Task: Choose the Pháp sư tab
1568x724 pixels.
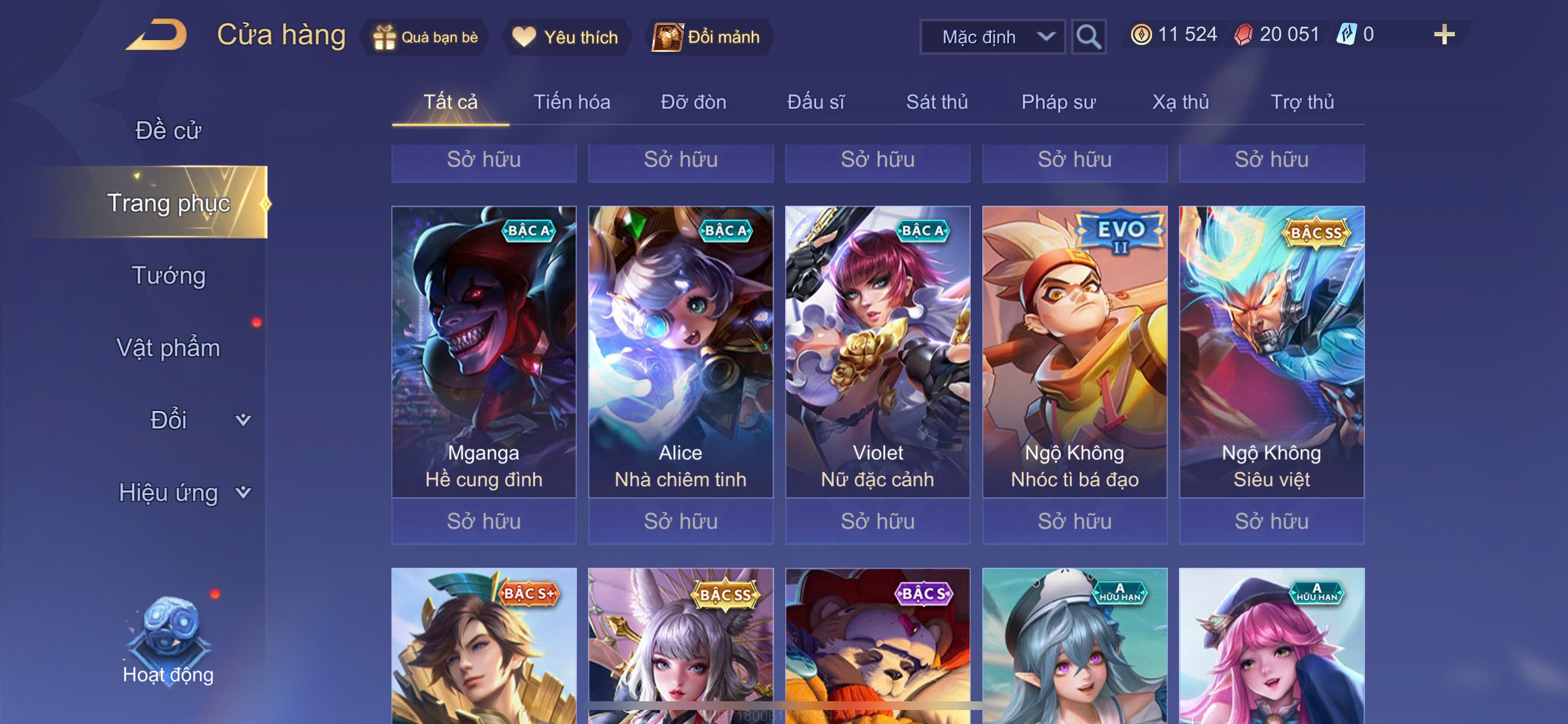Action: (1058, 102)
